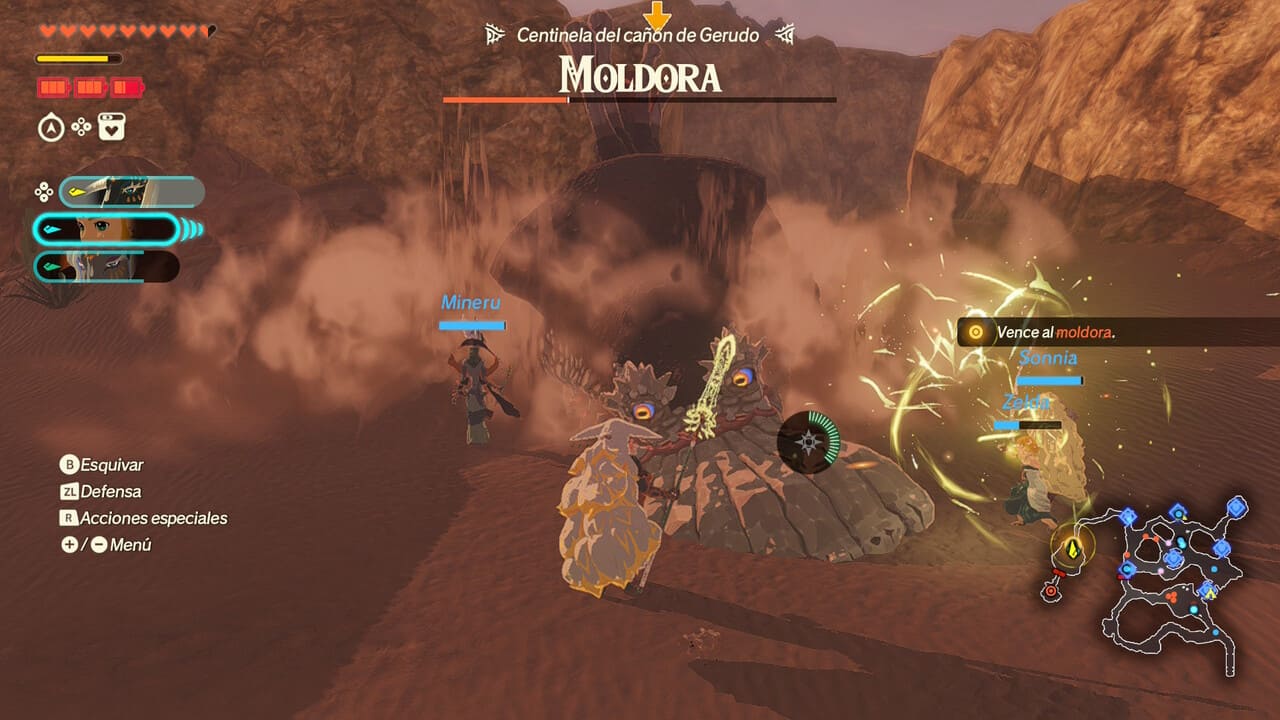Use the heart item box icon
1280x720 pixels.
[111, 128]
